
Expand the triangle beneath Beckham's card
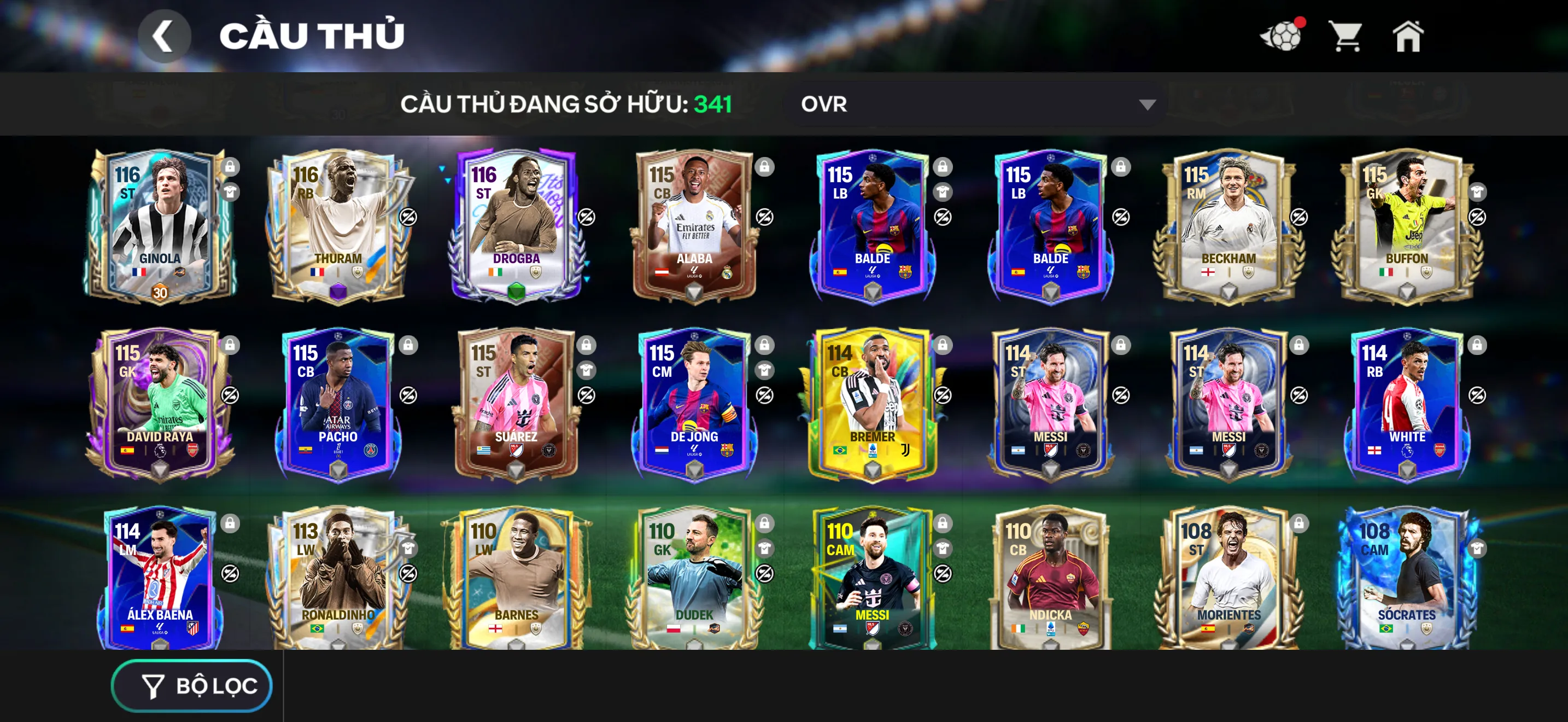1230,291
